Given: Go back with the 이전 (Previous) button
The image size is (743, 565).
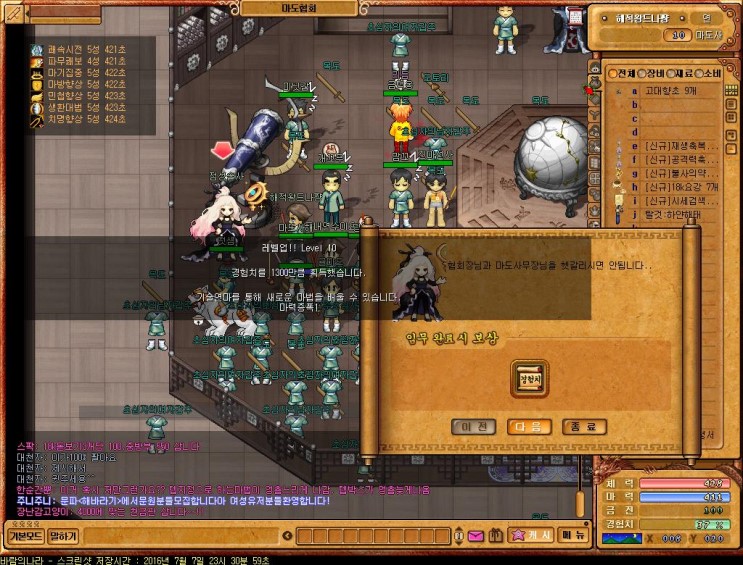Looking at the screenshot, I should (473, 427).
